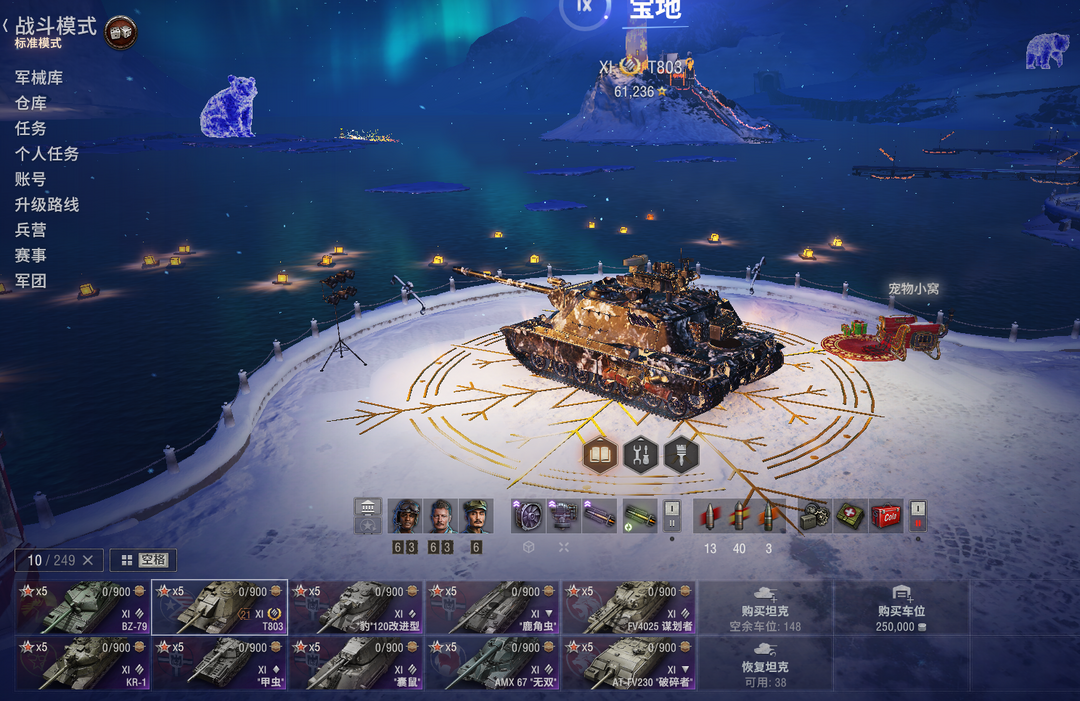Select the red Cola consumable slot
Viewport: 1080px width, 701px height.
886,516
